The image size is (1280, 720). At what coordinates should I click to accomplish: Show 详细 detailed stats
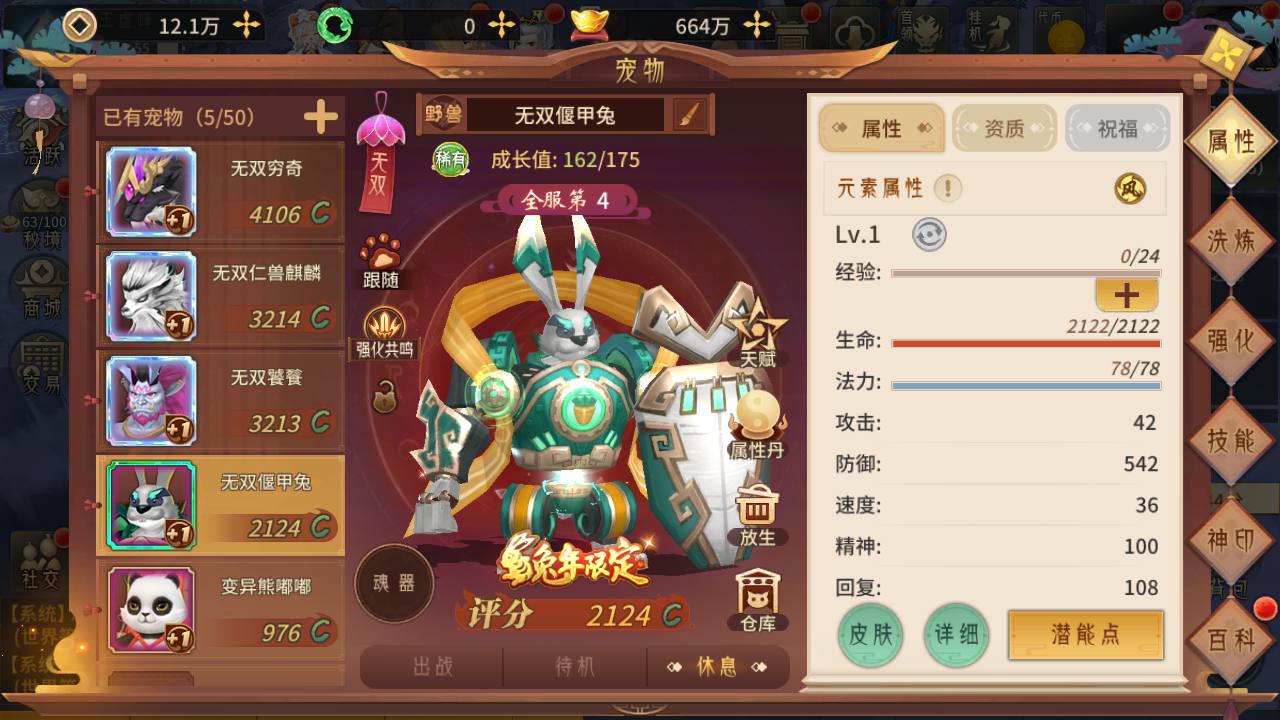(956, 635)
